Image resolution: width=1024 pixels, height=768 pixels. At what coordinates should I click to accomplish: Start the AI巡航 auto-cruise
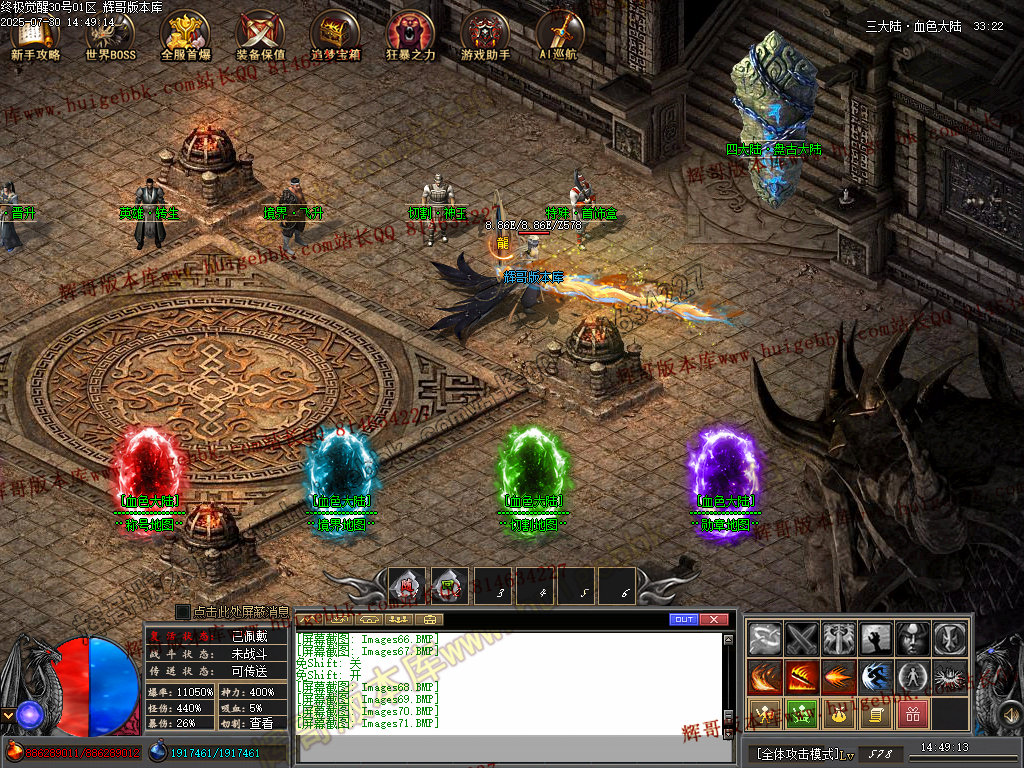point(560,36)
